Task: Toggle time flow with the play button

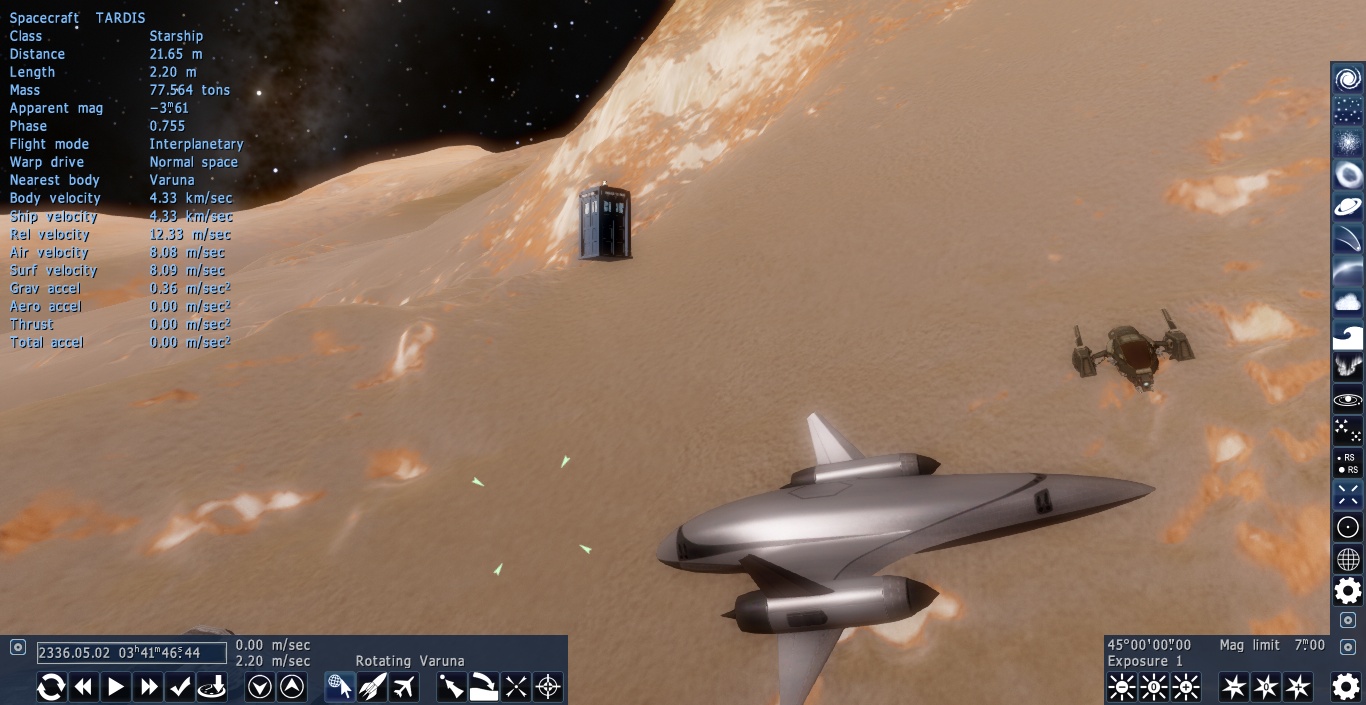Action: coord(116,687)
